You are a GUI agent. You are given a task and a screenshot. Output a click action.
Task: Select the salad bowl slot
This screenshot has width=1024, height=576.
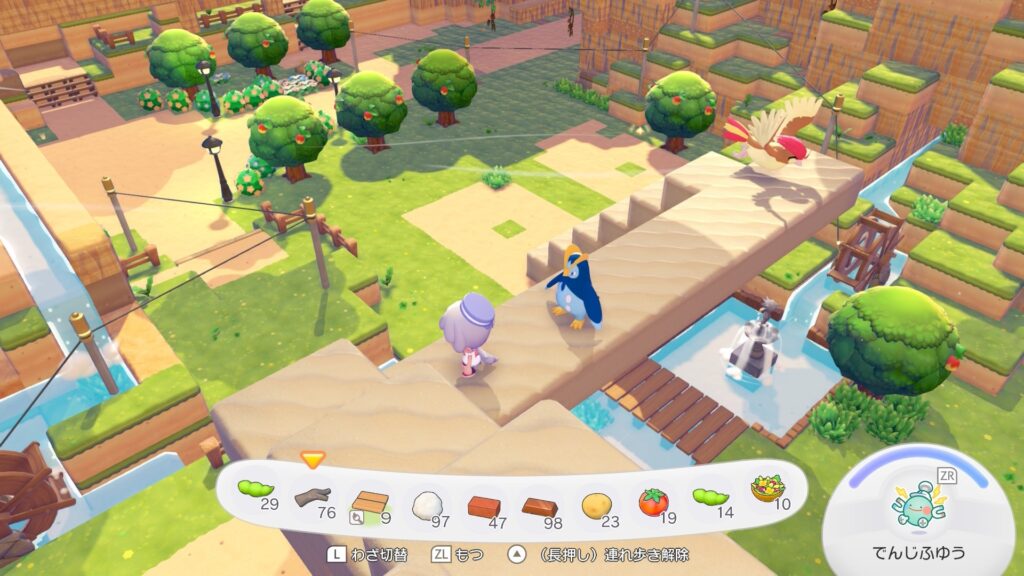767,490
